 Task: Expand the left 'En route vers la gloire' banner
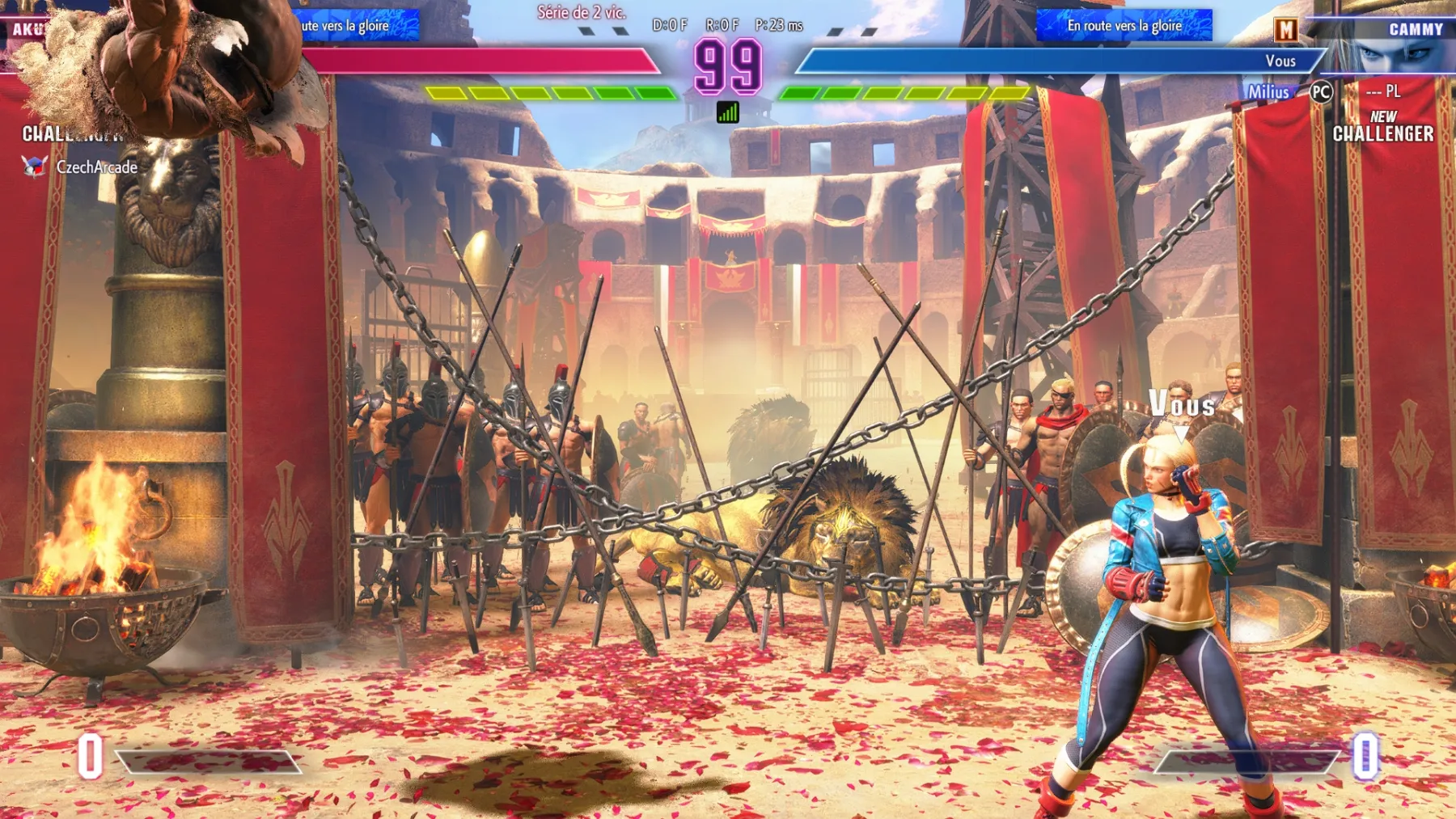(348, 25)
